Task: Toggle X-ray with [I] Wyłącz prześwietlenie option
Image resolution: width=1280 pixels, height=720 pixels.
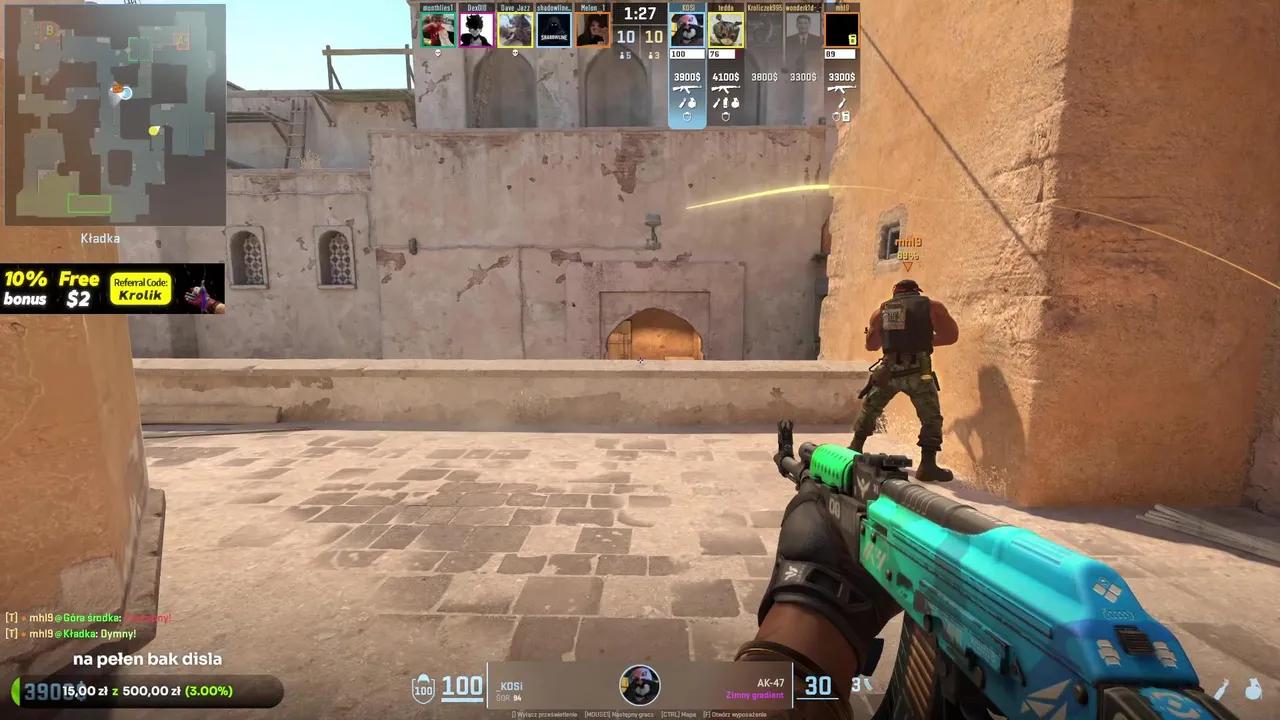Action: 545,713
